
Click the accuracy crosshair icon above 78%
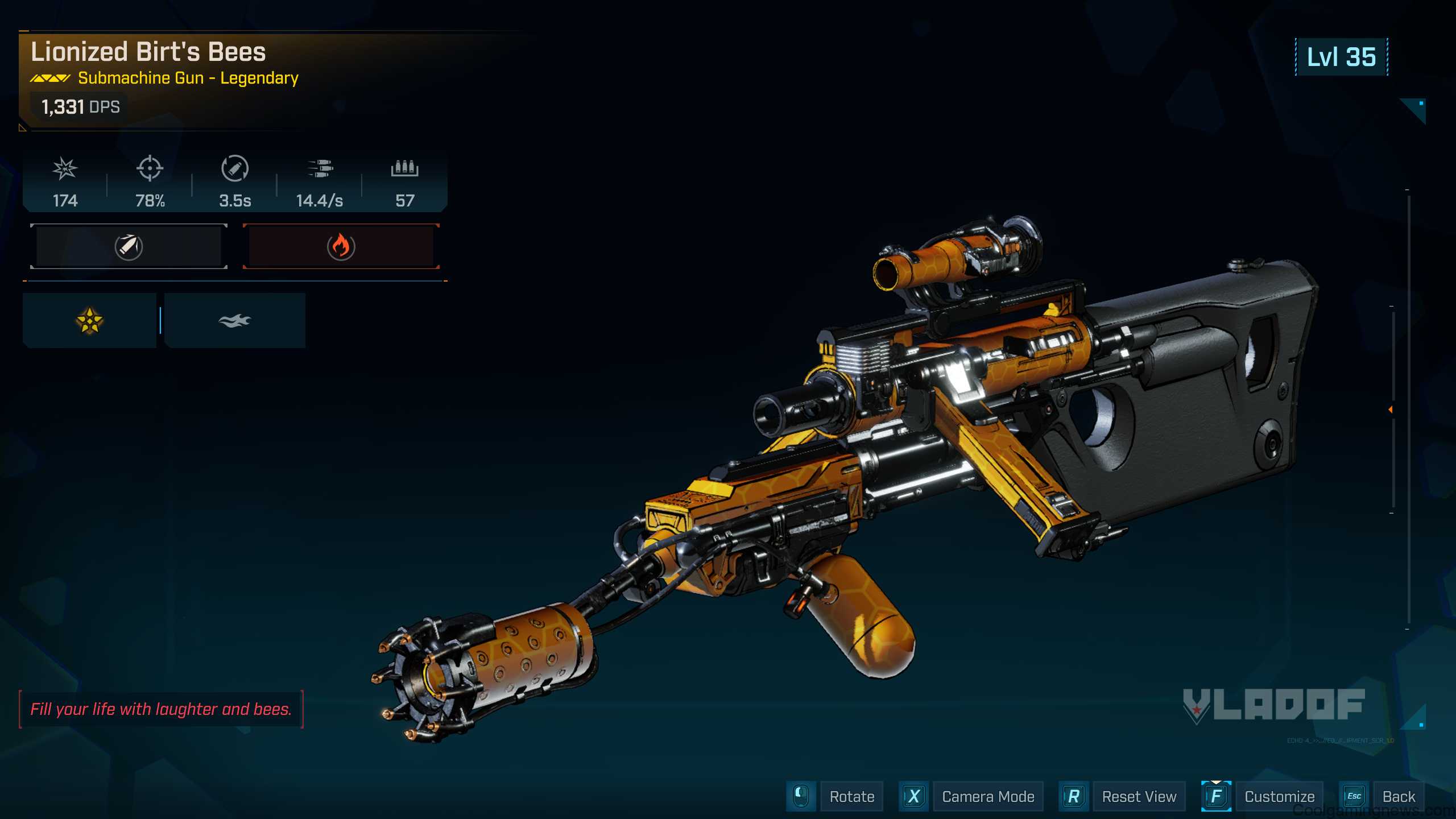click(150, 169)
